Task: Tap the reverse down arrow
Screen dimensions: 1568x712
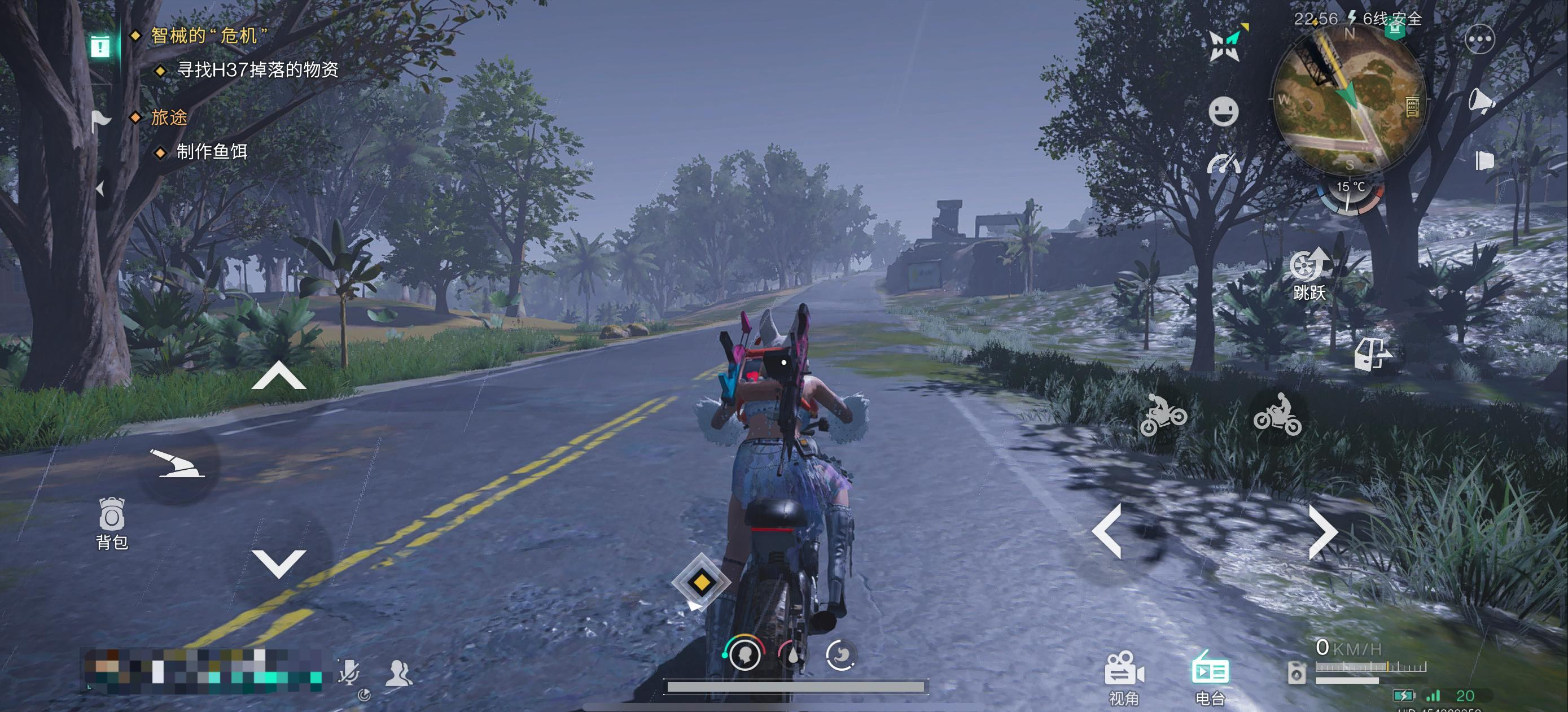Action: tap(278, 563)
